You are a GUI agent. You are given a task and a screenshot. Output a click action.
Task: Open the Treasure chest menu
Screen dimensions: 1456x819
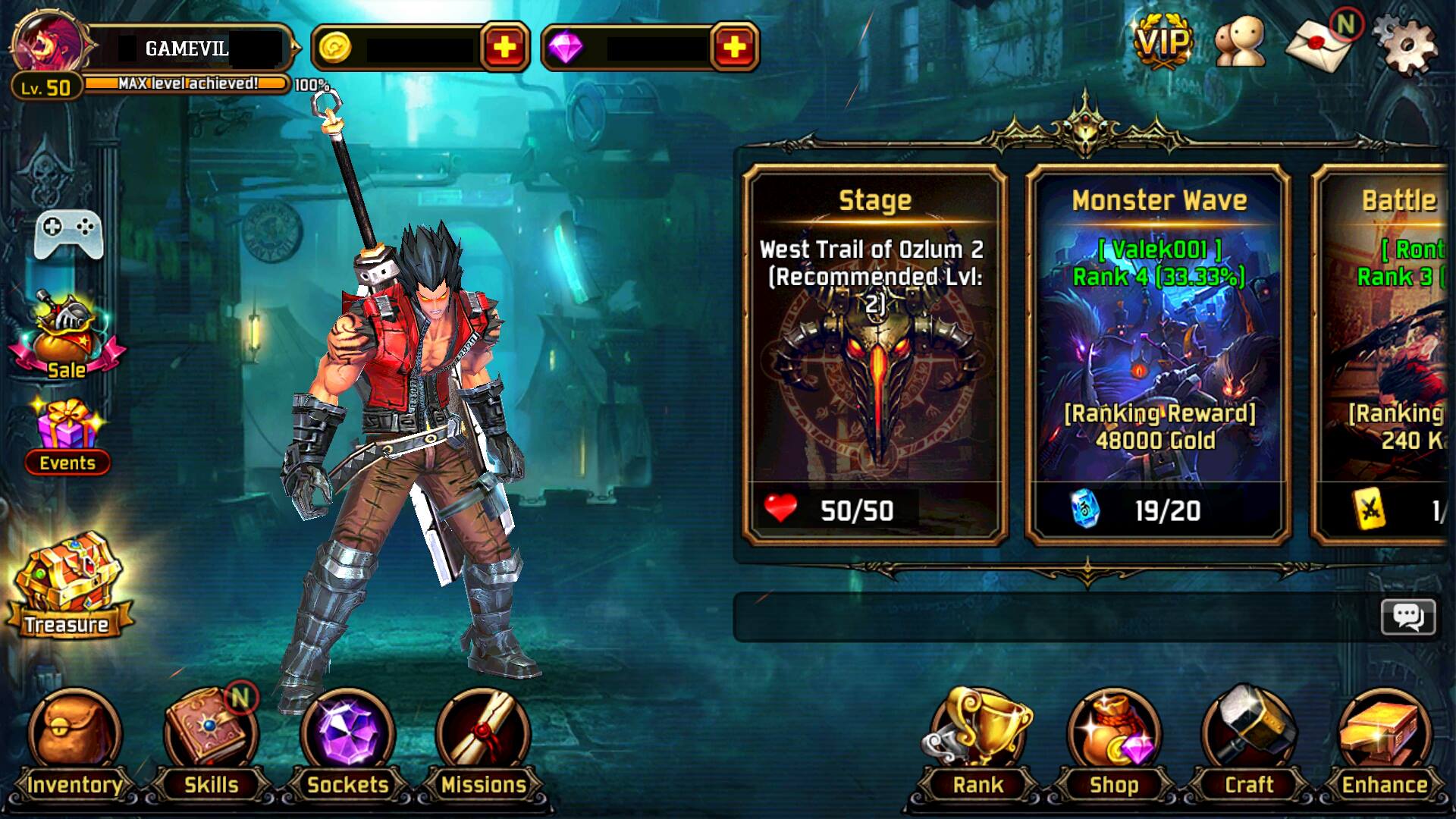pos(67,576)
